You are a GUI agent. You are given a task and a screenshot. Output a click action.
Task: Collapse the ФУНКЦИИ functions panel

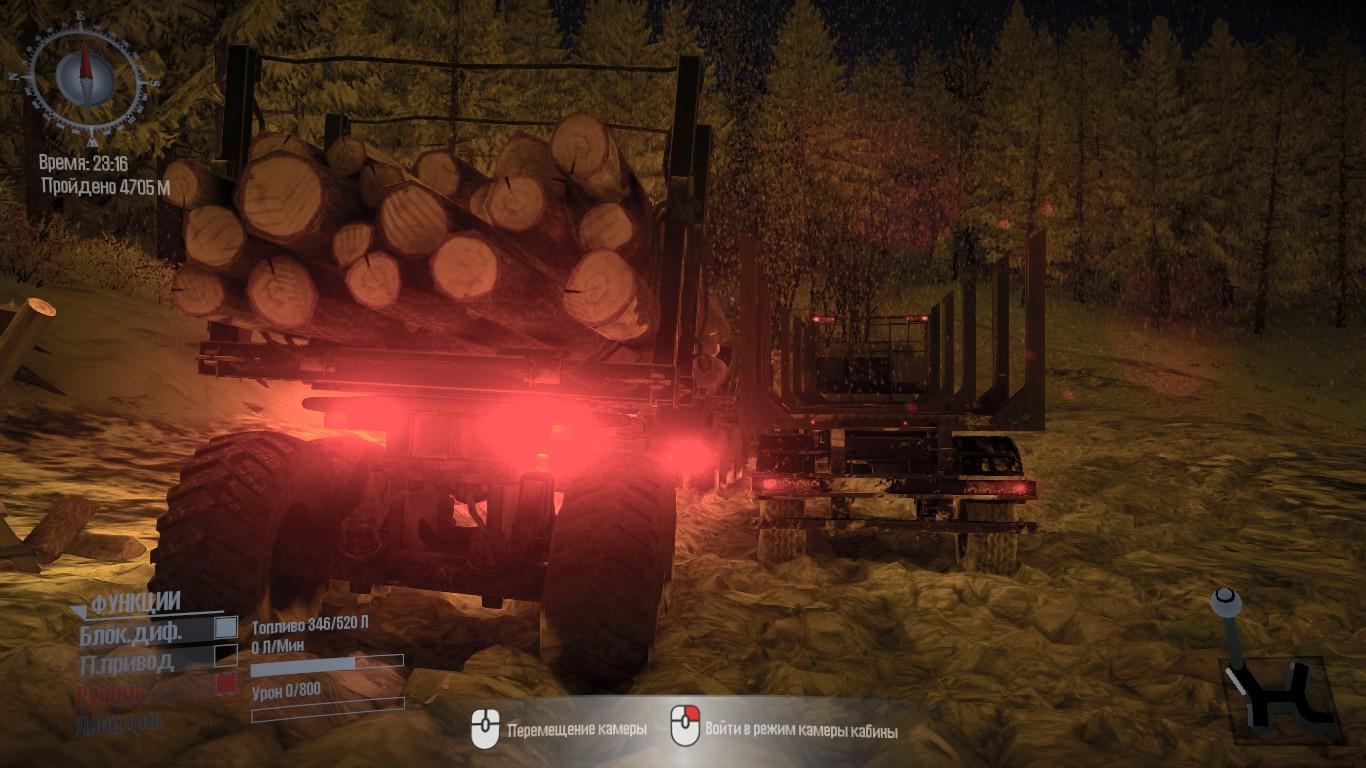click(135, 602)
